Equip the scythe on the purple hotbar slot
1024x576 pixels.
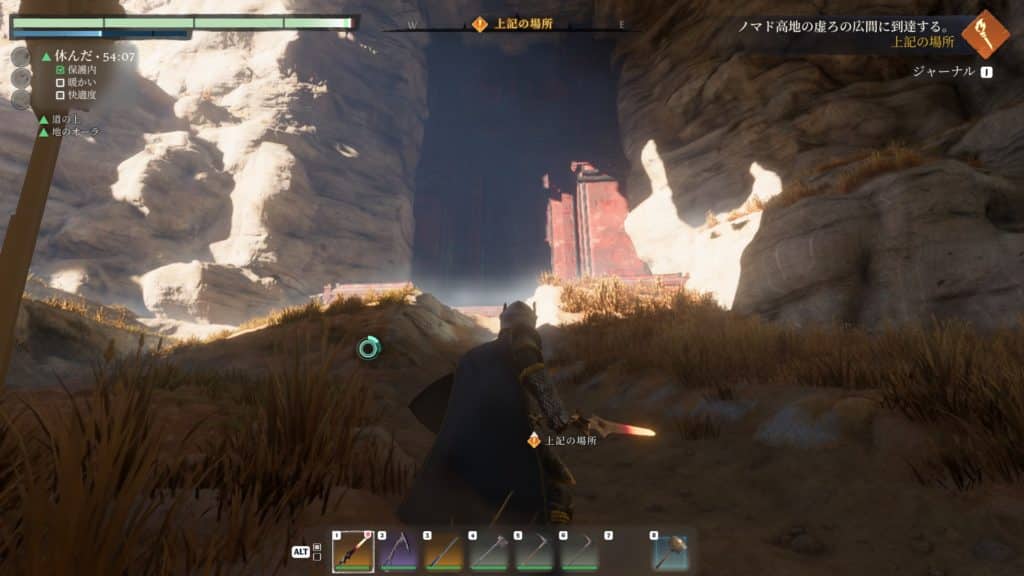[x=398, y=551]
